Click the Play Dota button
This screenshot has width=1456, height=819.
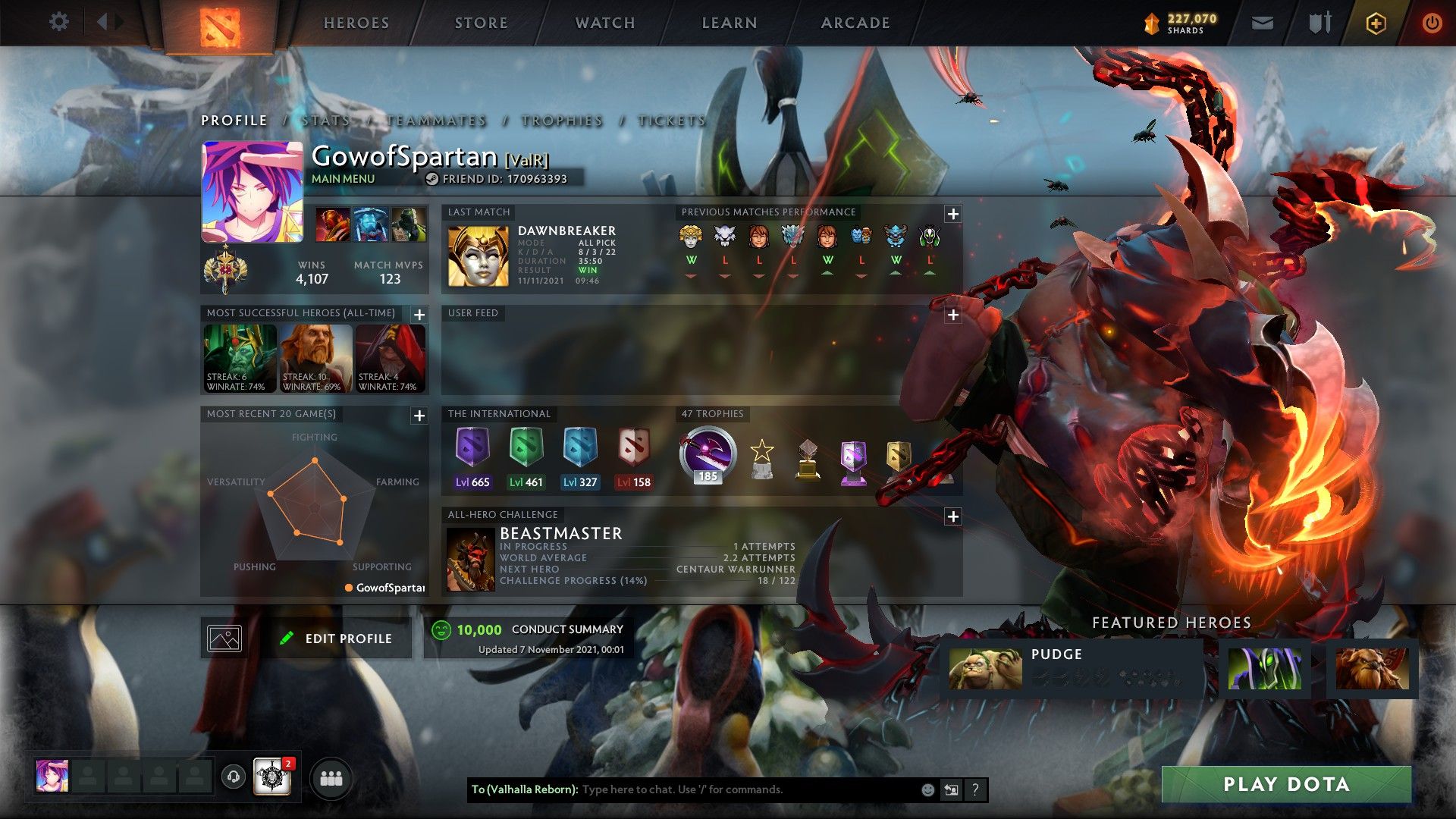click(x=1286, y=784)
